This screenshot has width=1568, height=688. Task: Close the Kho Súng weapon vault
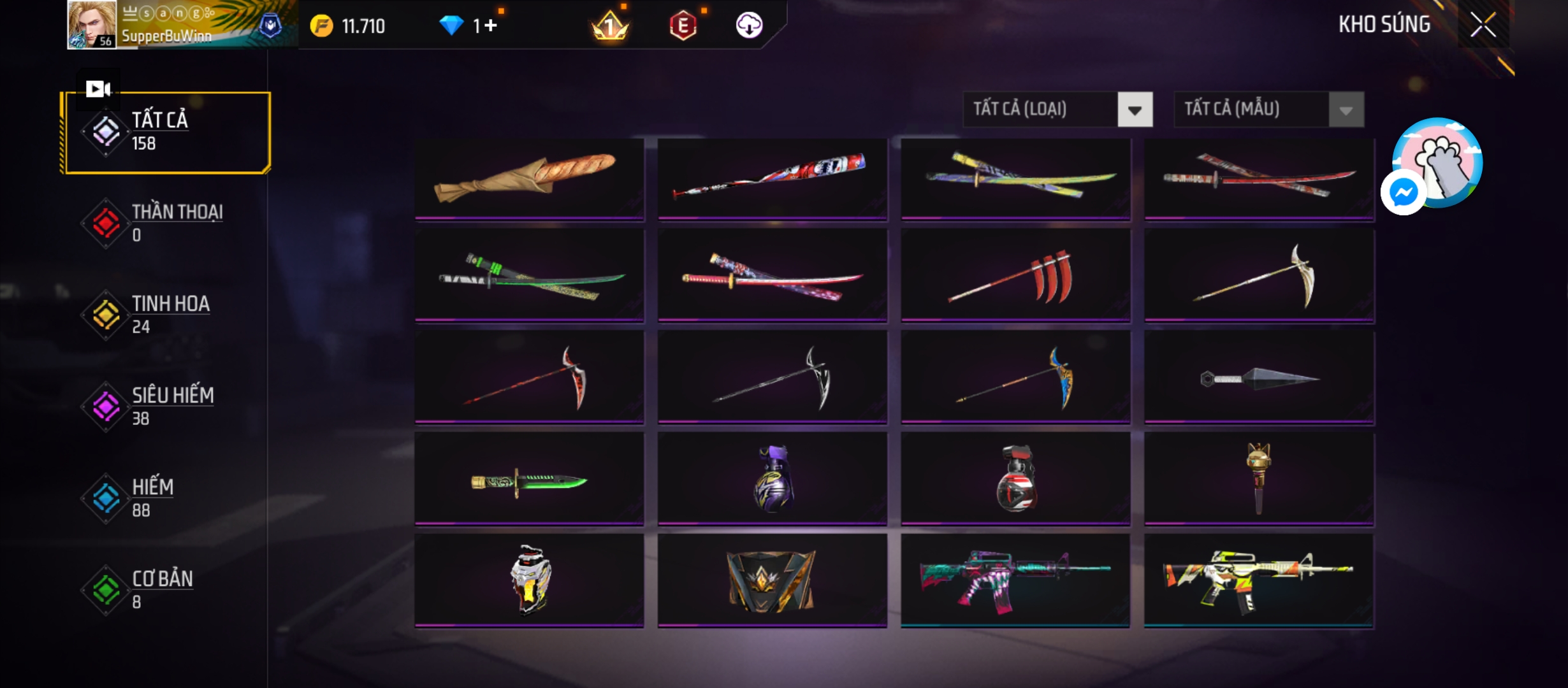(x=1483, y=25)
